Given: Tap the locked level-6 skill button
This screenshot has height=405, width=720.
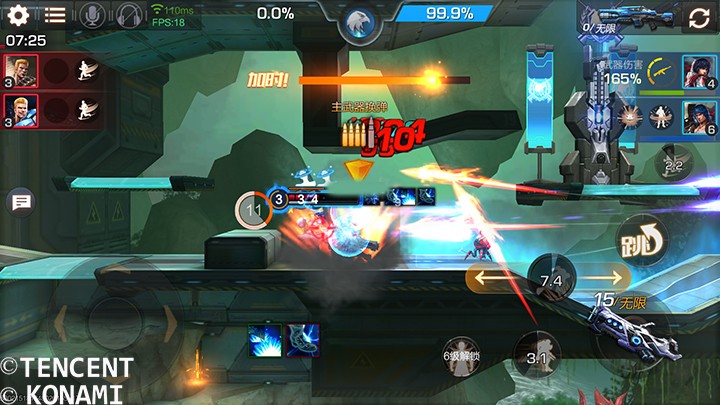Looking at the screenshot, I should 461,354.
